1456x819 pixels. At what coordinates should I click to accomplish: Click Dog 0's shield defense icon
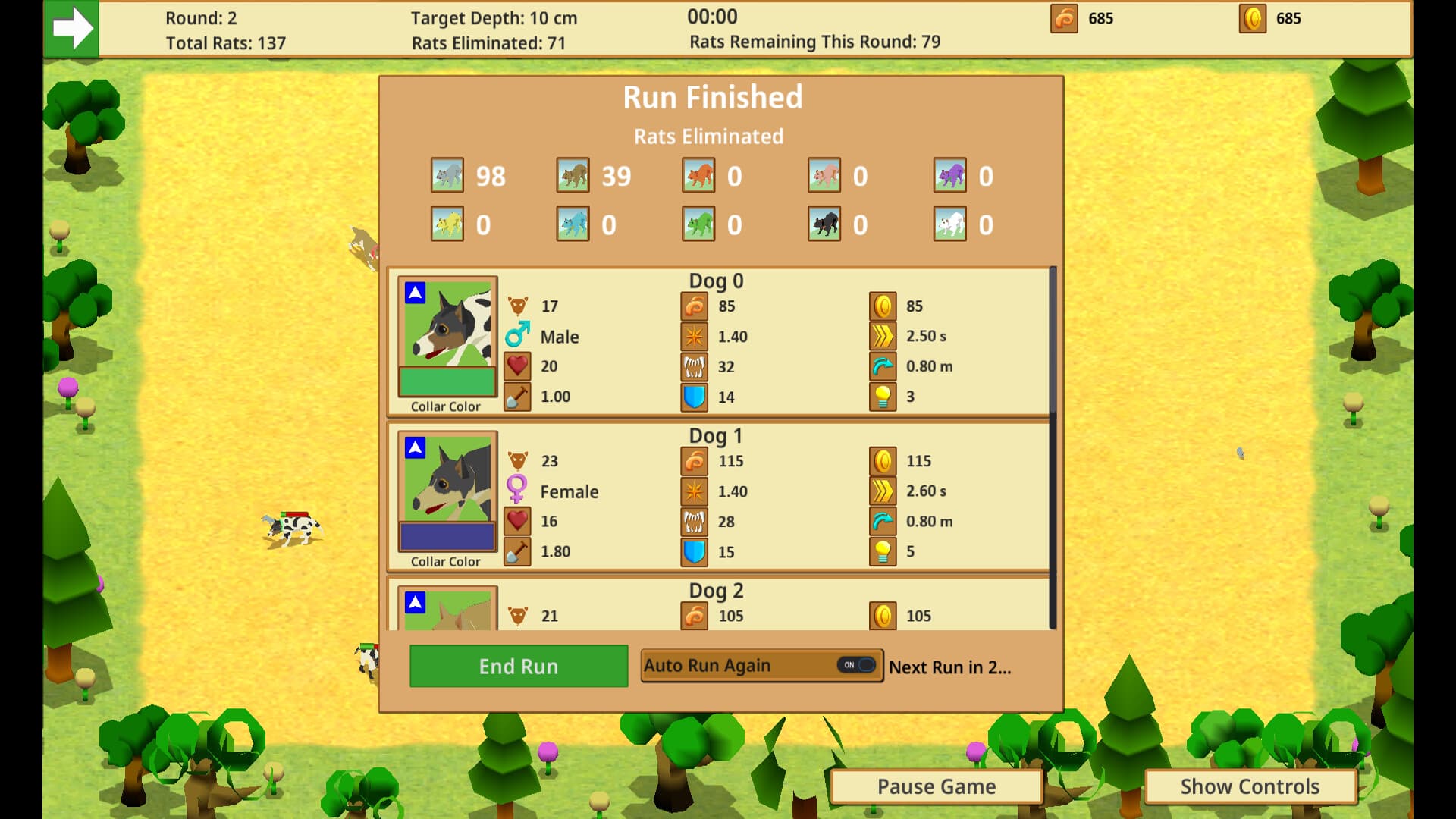(696, 397)
